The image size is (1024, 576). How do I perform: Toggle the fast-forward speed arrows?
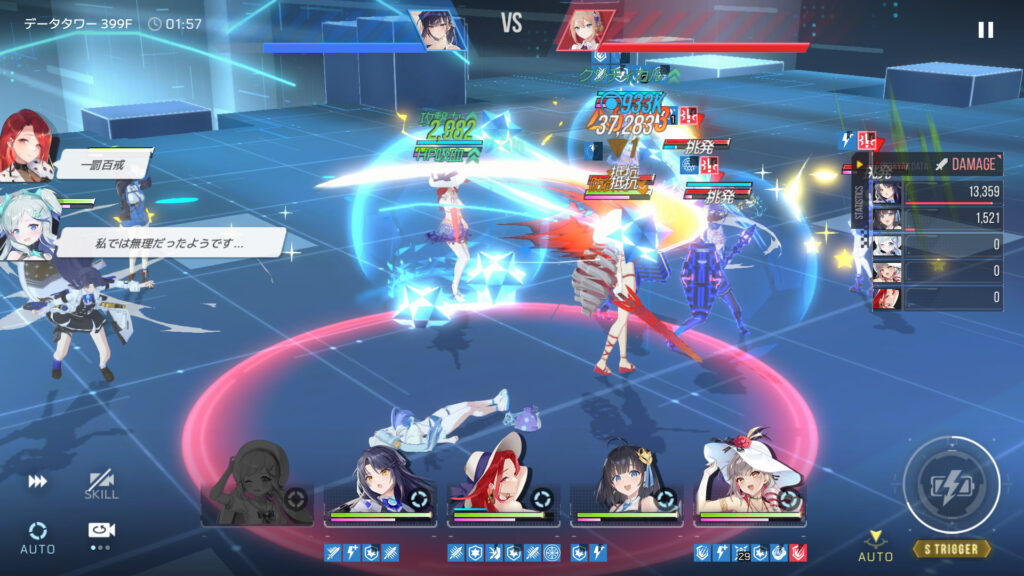coord(37,482)
